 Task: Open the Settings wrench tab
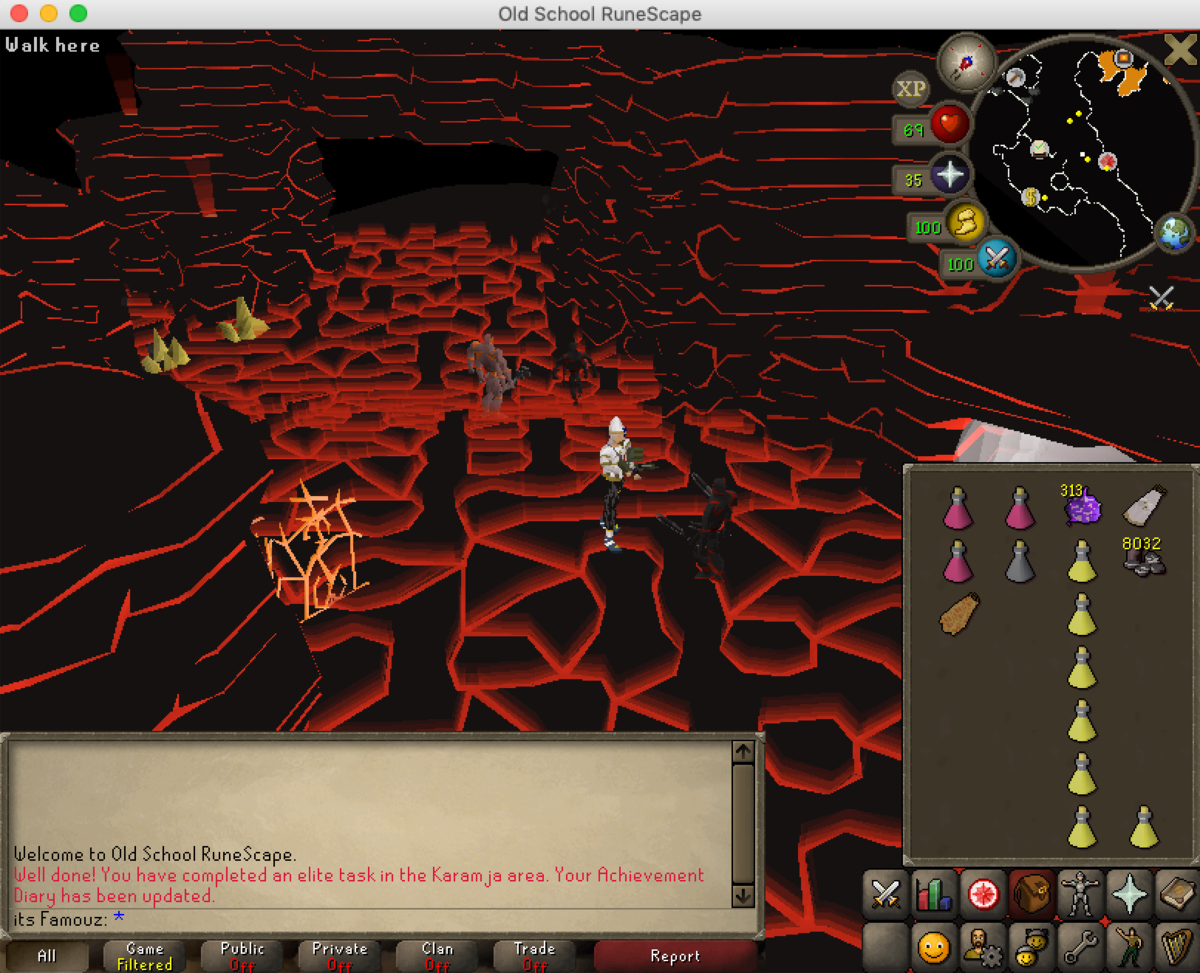pyautogui.click(x=1080, y=942)
